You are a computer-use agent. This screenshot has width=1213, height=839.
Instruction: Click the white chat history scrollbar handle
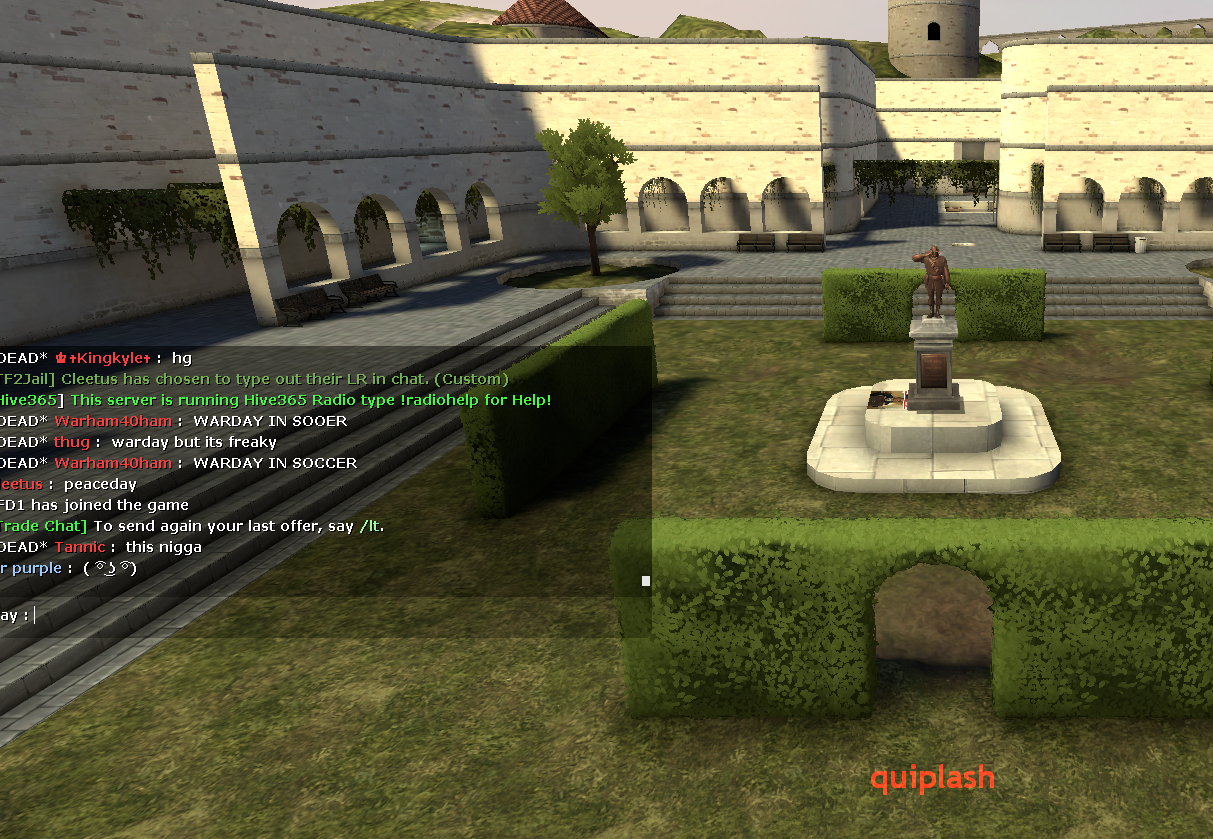pyautogui.click(x=646, y=581)
